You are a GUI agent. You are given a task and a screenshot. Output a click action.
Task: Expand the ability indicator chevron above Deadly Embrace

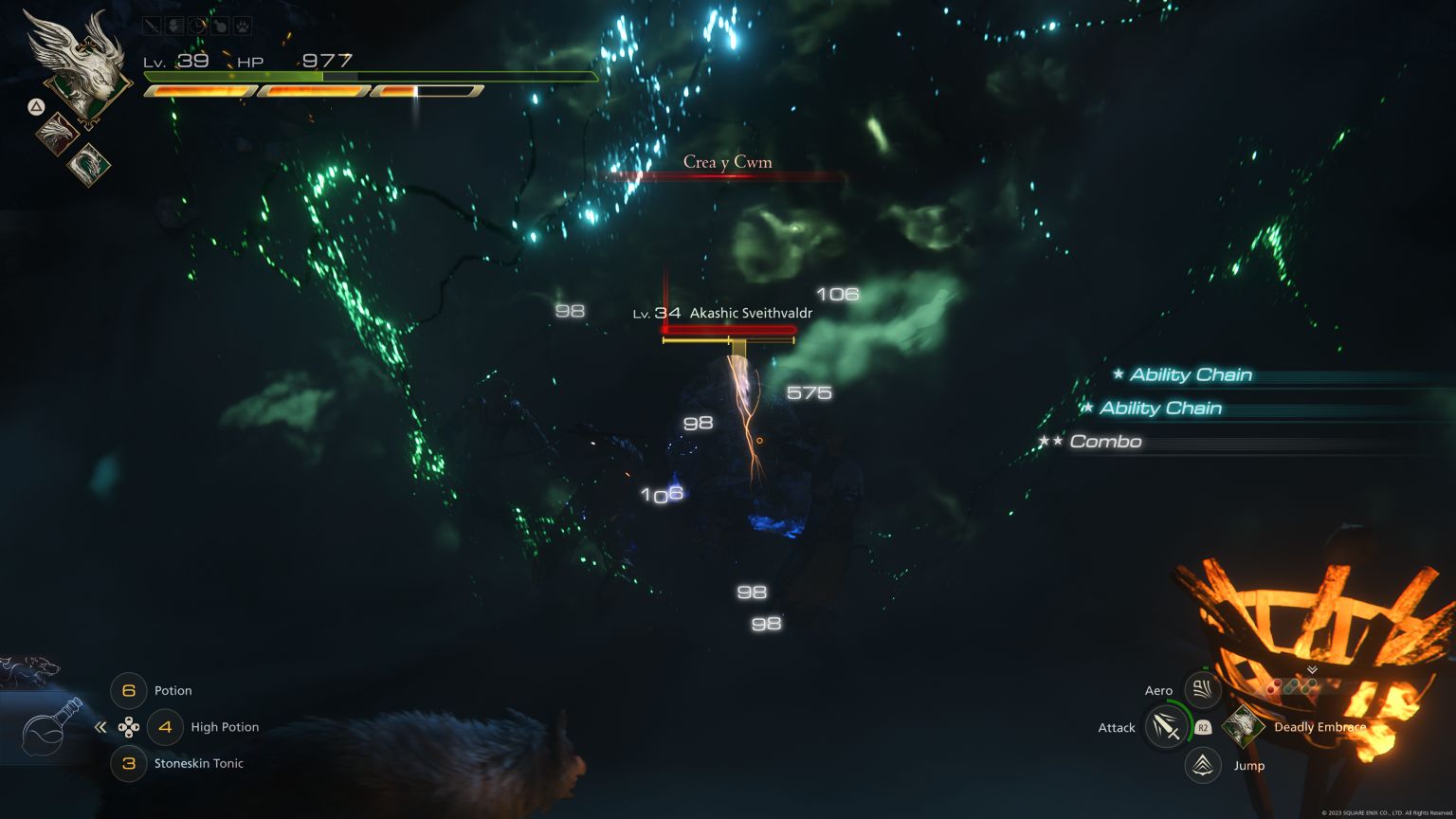tap(1312, 669)
